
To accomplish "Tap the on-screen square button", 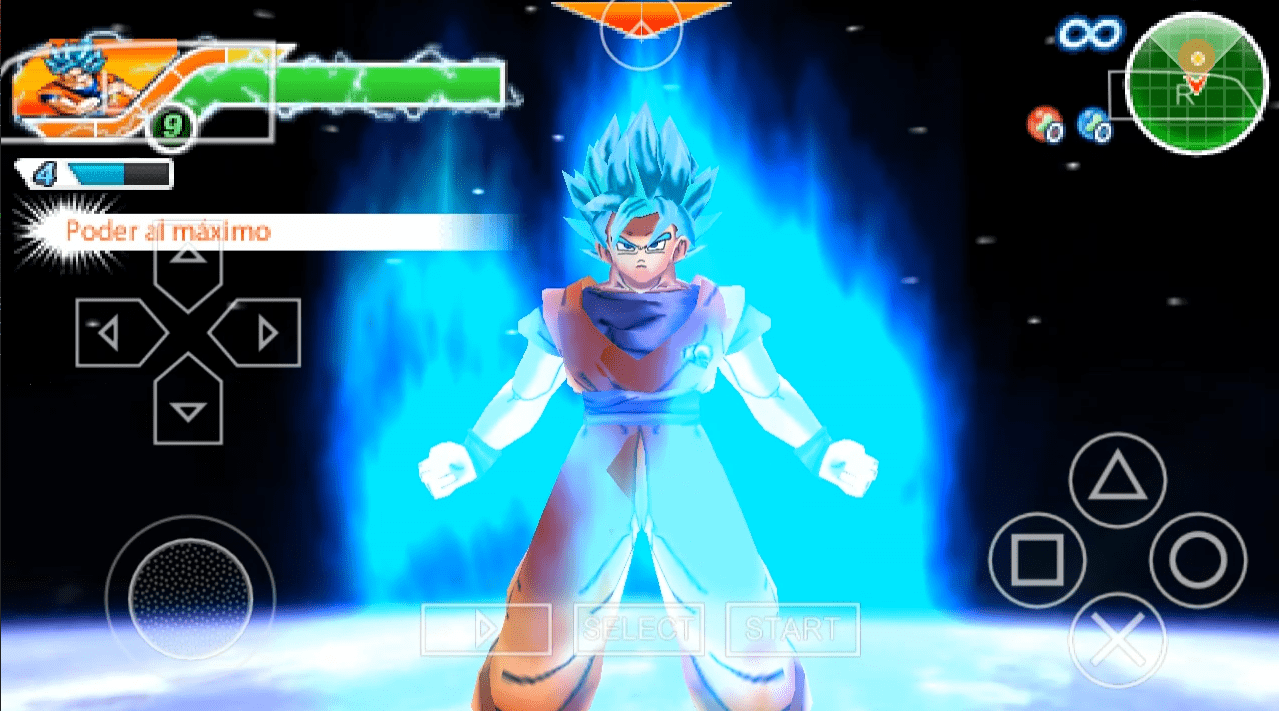I will [x=1036, y=560].
